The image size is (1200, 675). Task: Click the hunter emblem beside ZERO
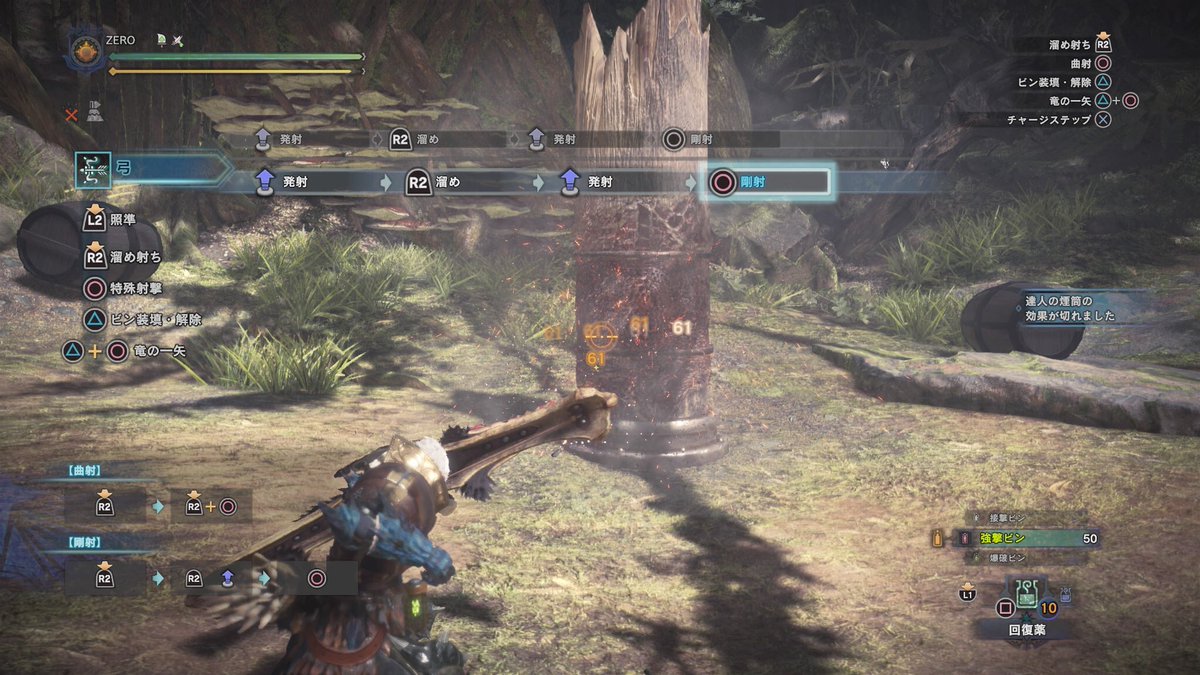pos(84,50)
